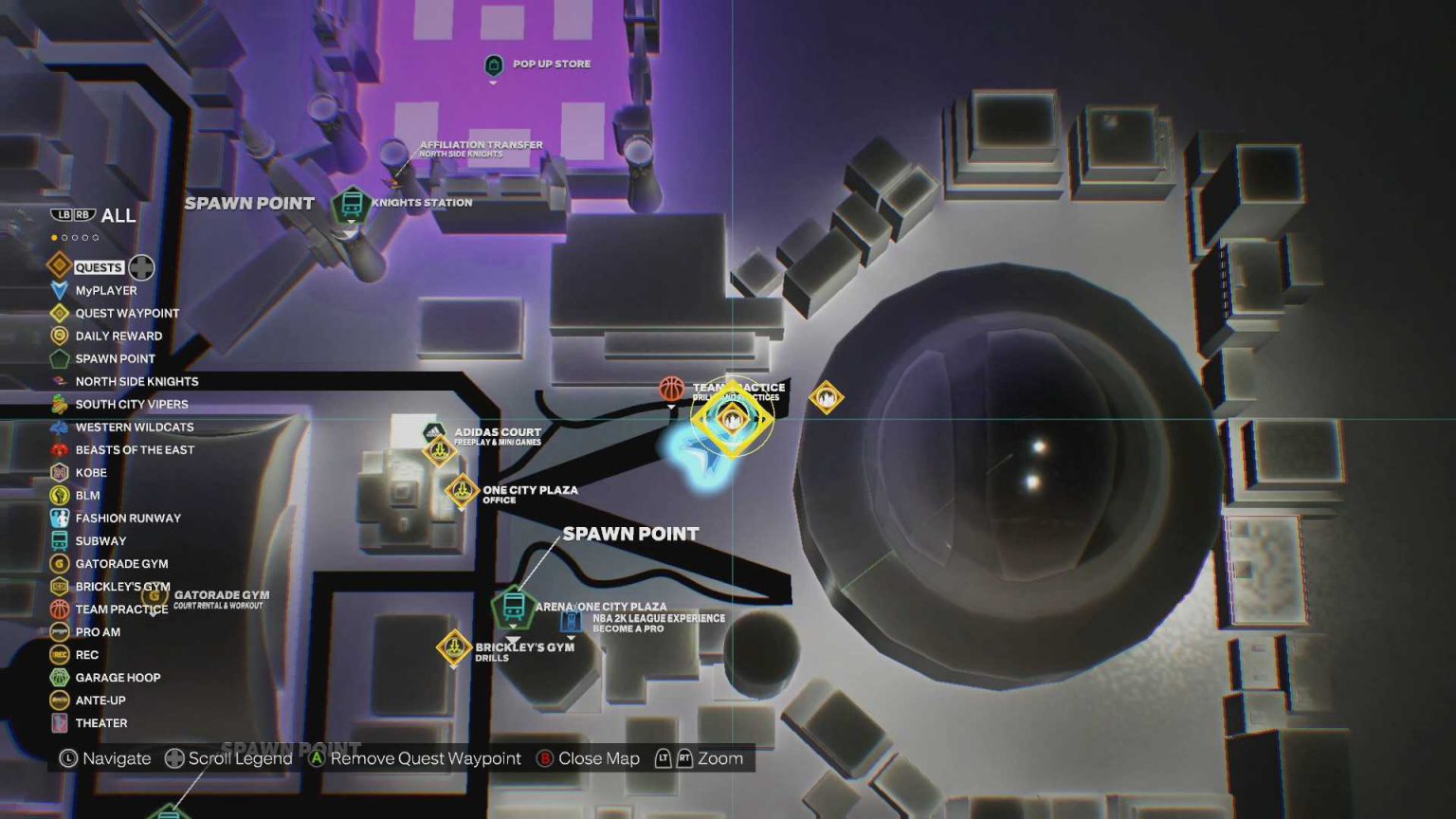The image size is (1456, 819).
Task: Choose Theater in the map legend
Action: (x=100, y=723)
